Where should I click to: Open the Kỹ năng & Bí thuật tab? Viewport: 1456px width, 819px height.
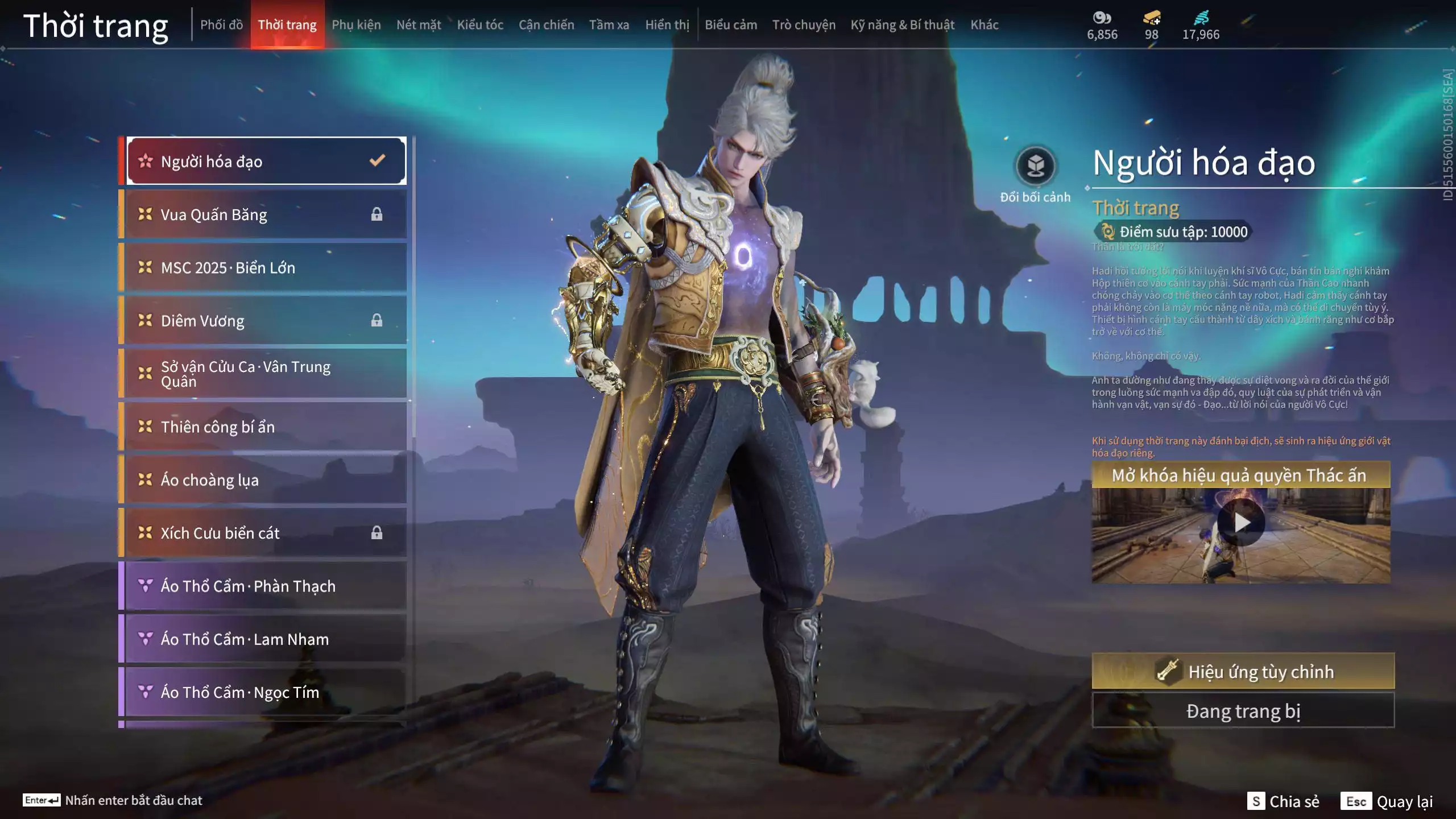pyautogui.click(x=902, y=24)
